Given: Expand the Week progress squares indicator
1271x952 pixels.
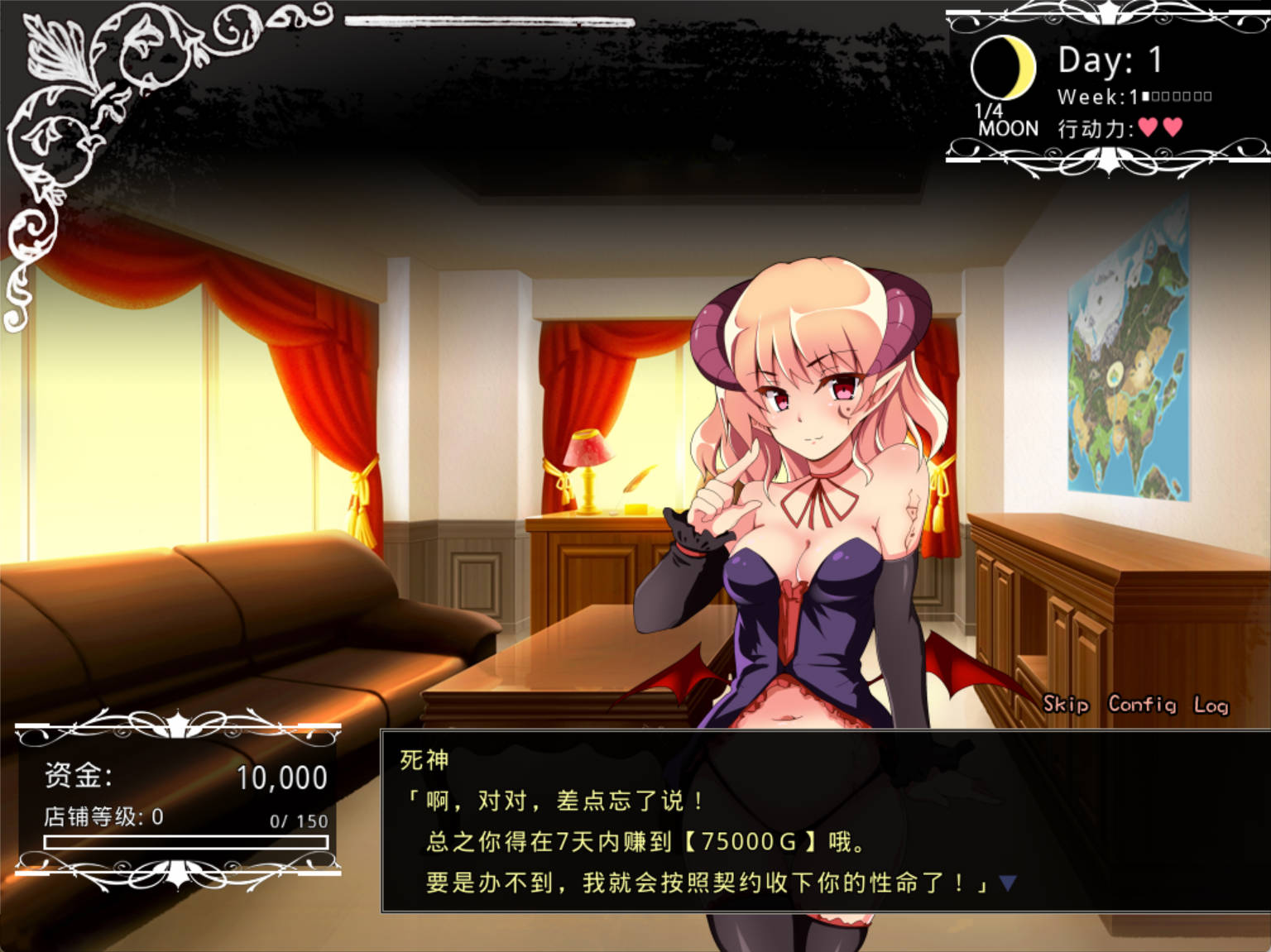Looking at the screenshot, I should (x=1175, y=97).
